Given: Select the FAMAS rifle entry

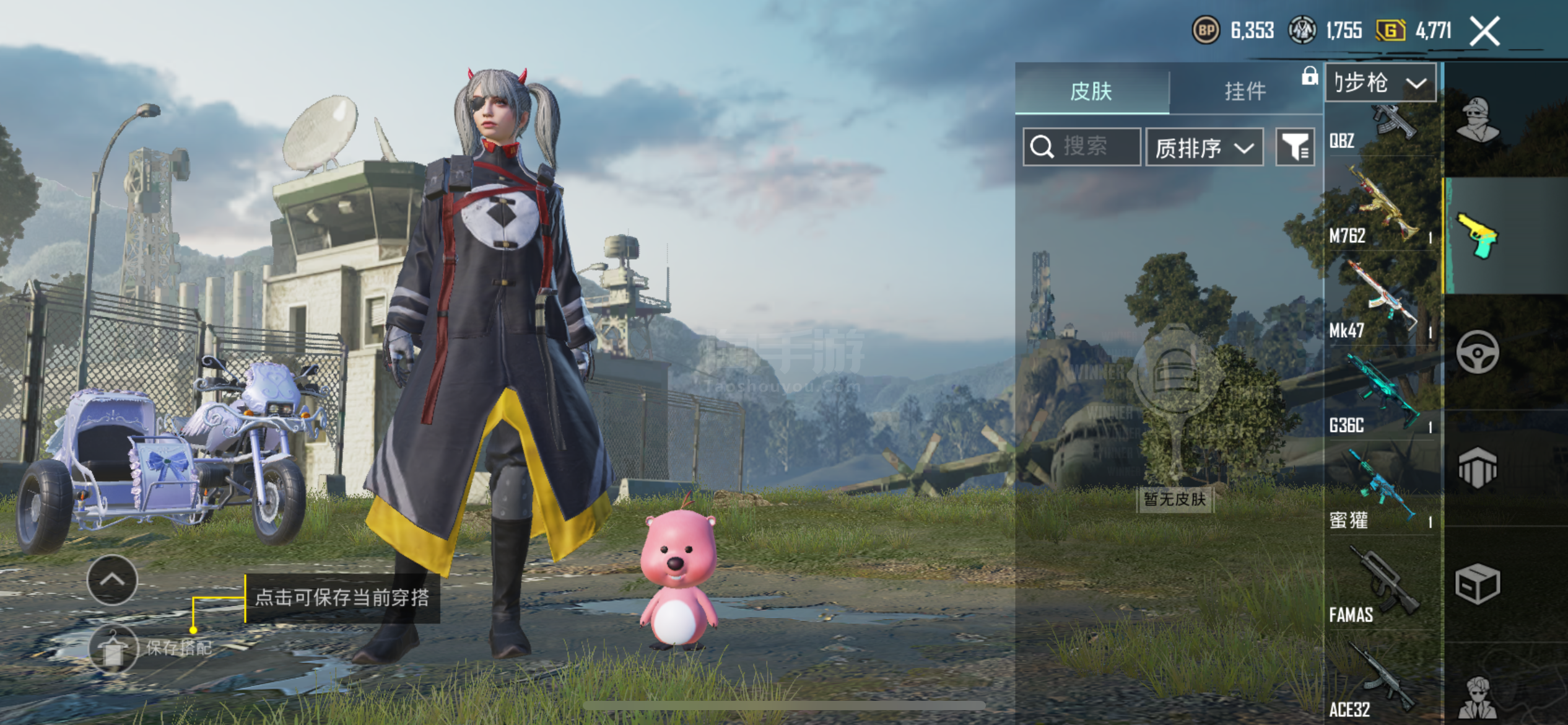Looking at the screenshot, I should tap(1381, 586).
